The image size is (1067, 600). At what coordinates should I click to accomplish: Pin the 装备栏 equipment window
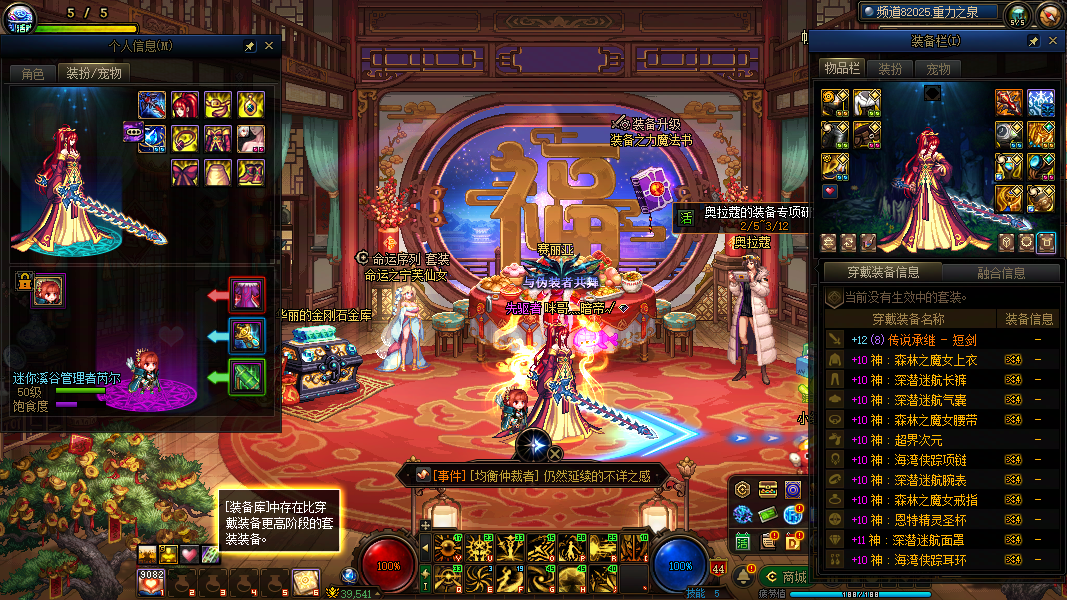coord(1034,41)
